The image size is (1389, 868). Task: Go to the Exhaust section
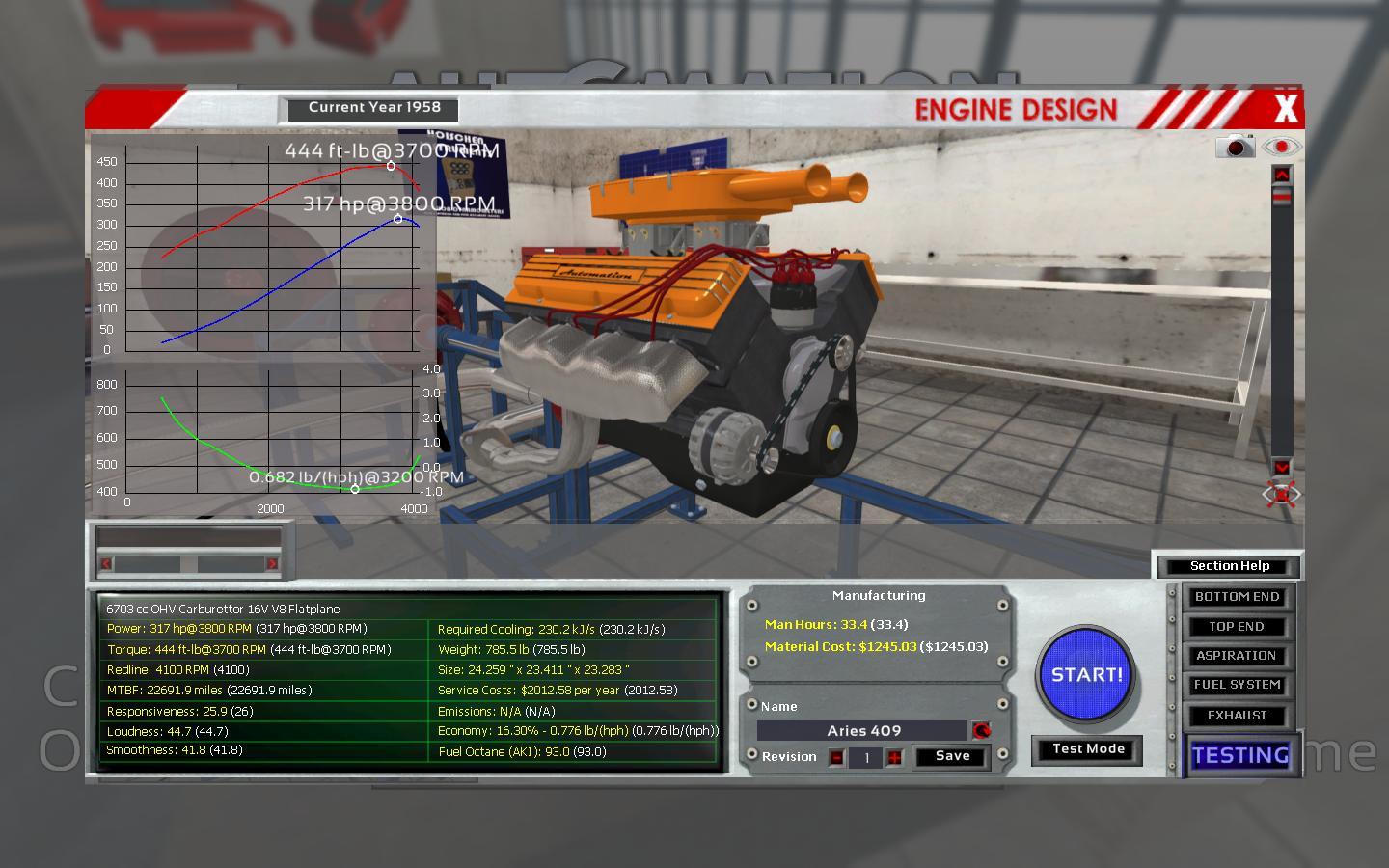tap(1237, 716)
